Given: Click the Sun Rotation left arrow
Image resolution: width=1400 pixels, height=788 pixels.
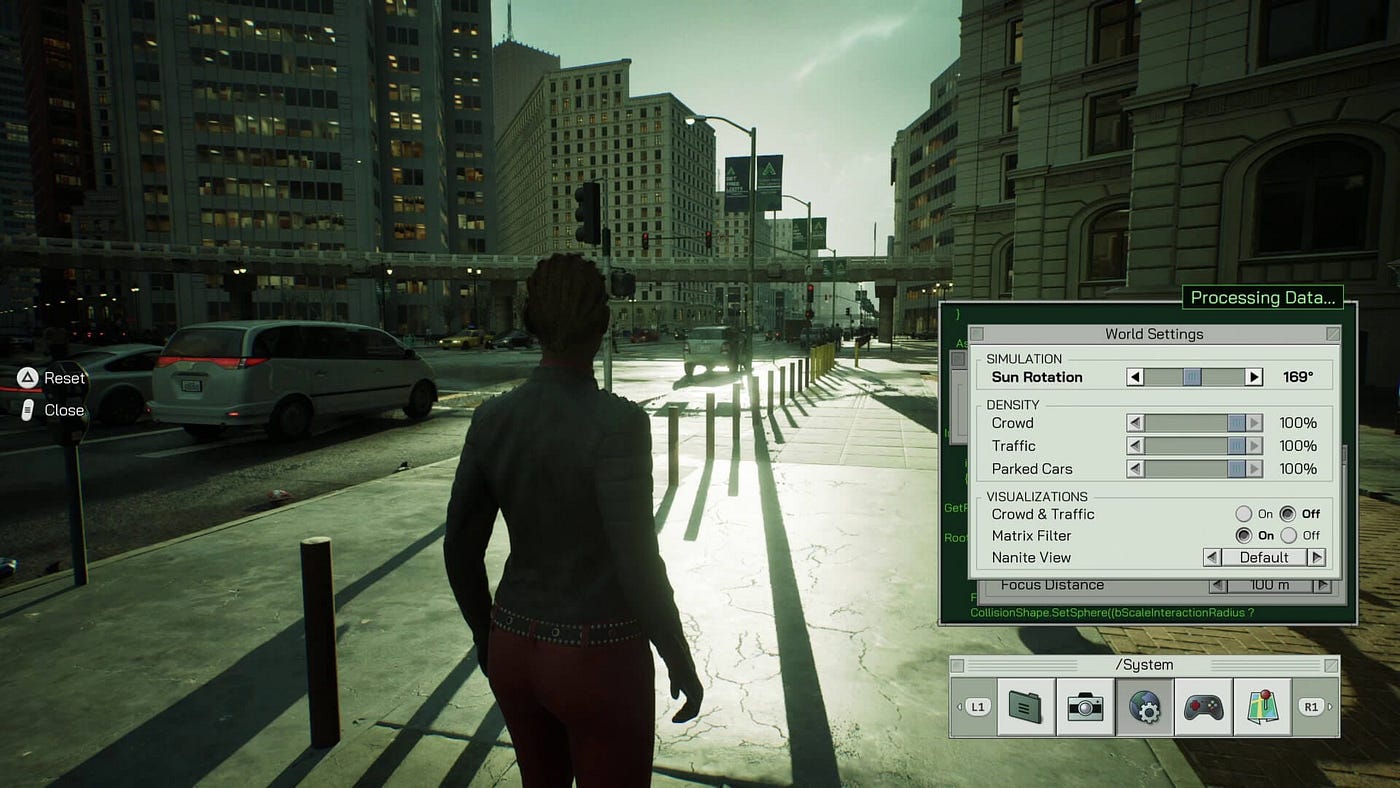Looking at the screenshot, I should click(1135, 377).
